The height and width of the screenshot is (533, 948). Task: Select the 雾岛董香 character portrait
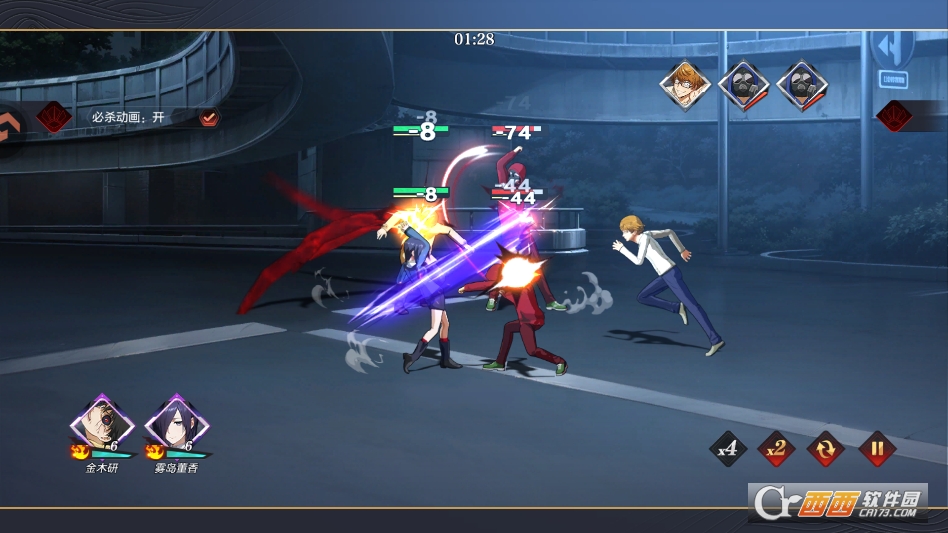point(176,424)
